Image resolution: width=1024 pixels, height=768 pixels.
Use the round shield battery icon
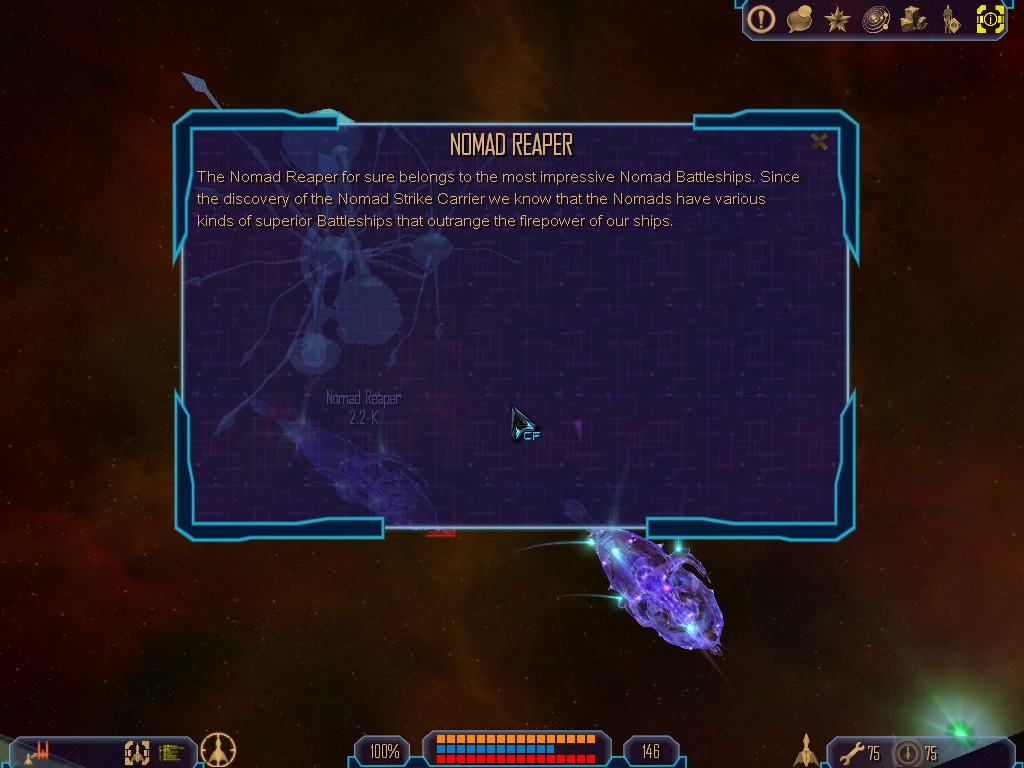908,752
